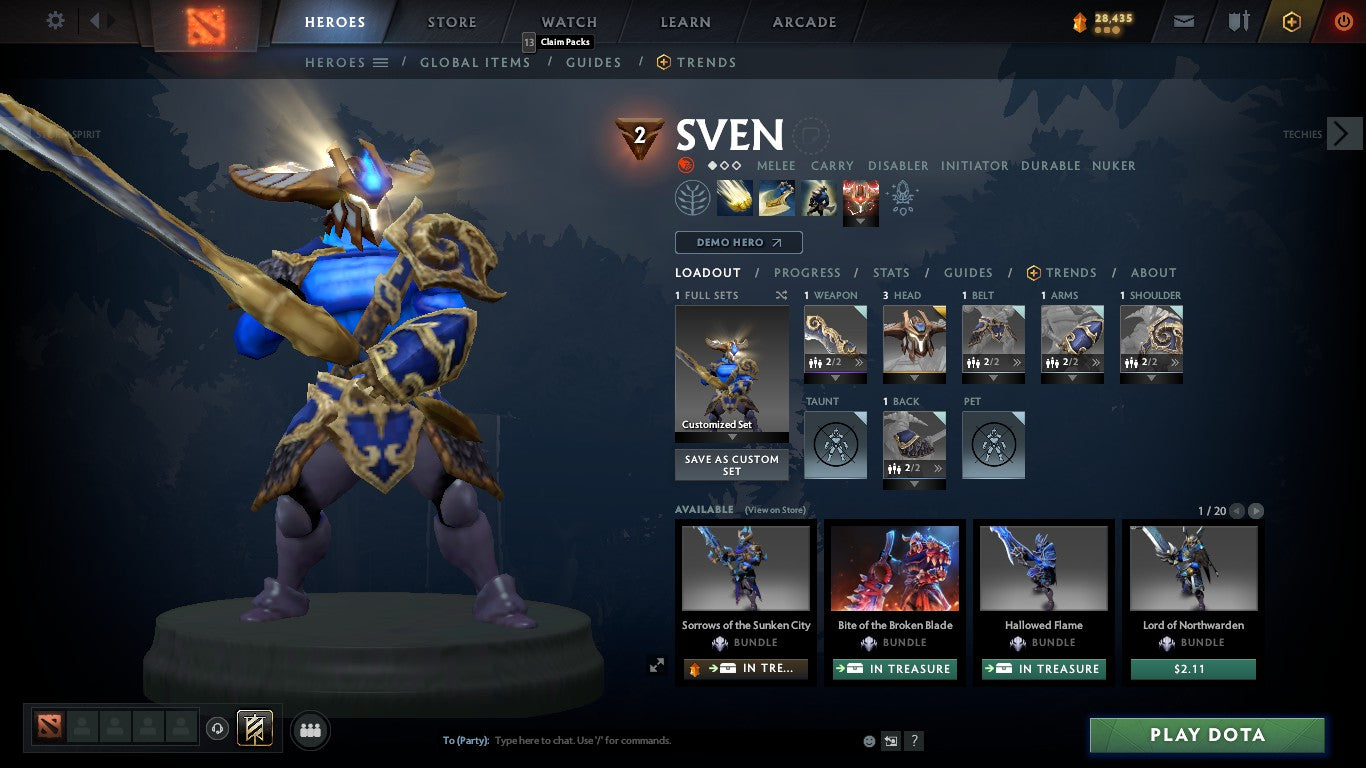Switch to the STATS tab
The height and width of the screenshot is (768, 1366).
tap(890, 272)
